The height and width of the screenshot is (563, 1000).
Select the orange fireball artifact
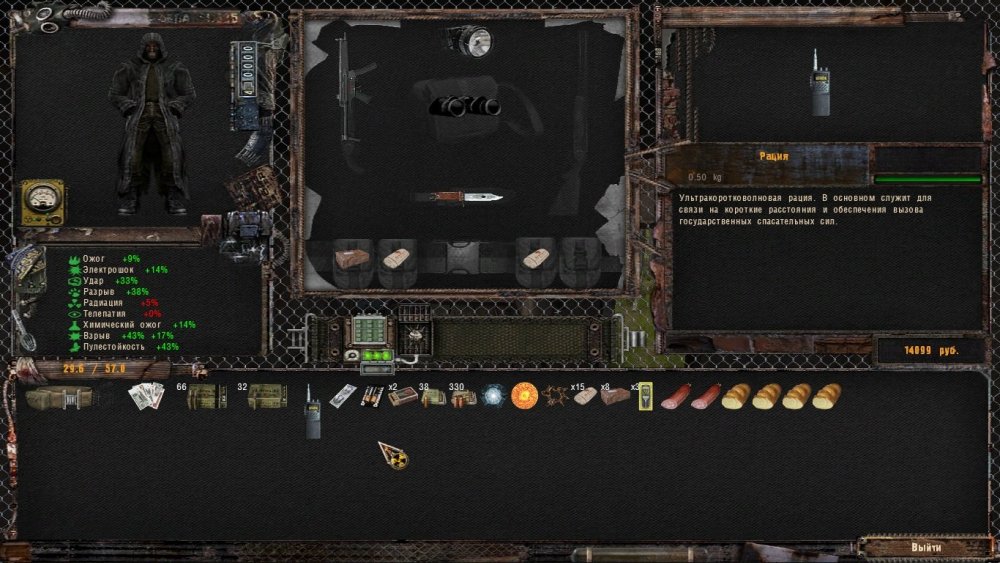click(525, 396)
